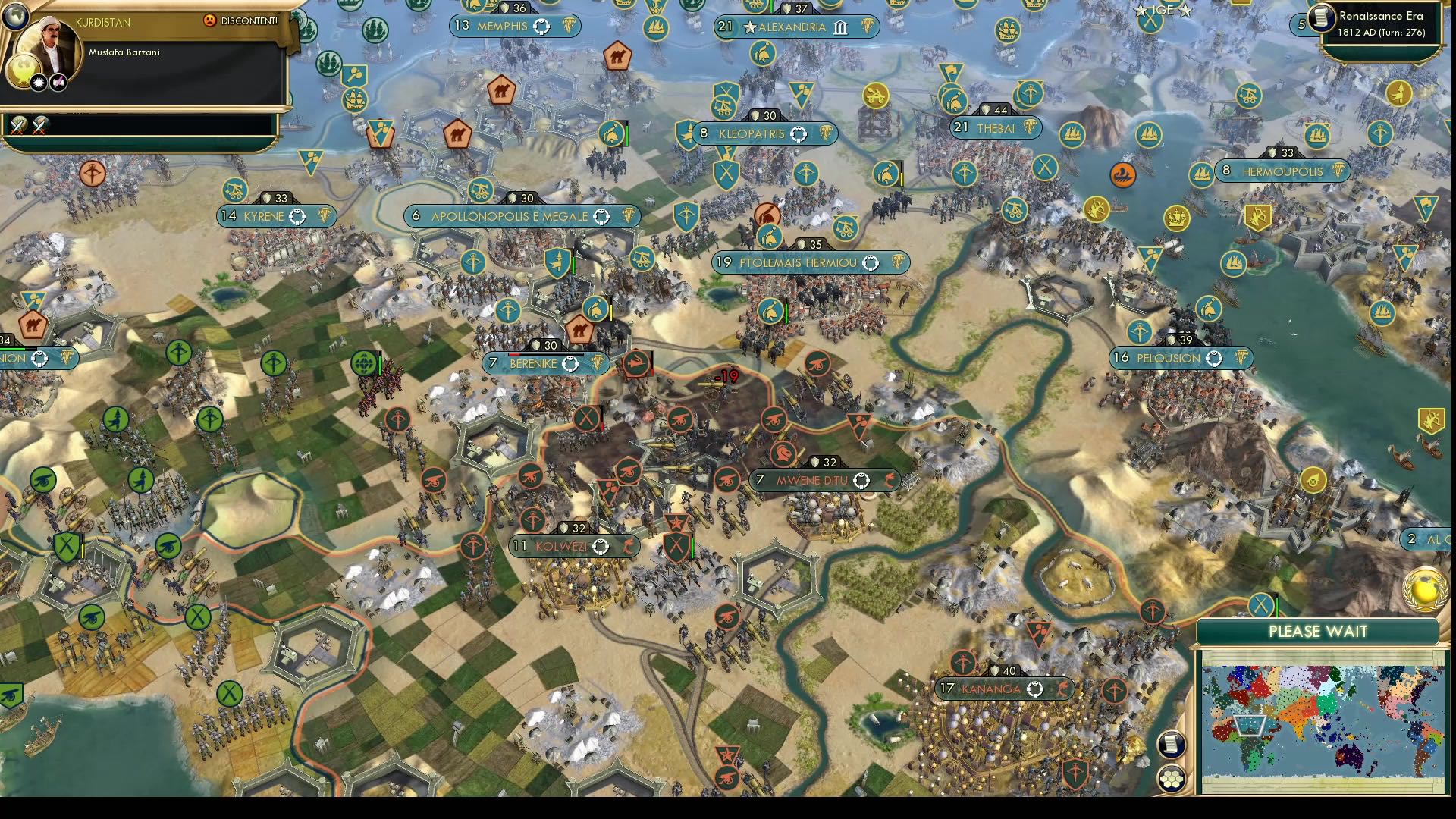Open the notification log scroll icon

1172,745
